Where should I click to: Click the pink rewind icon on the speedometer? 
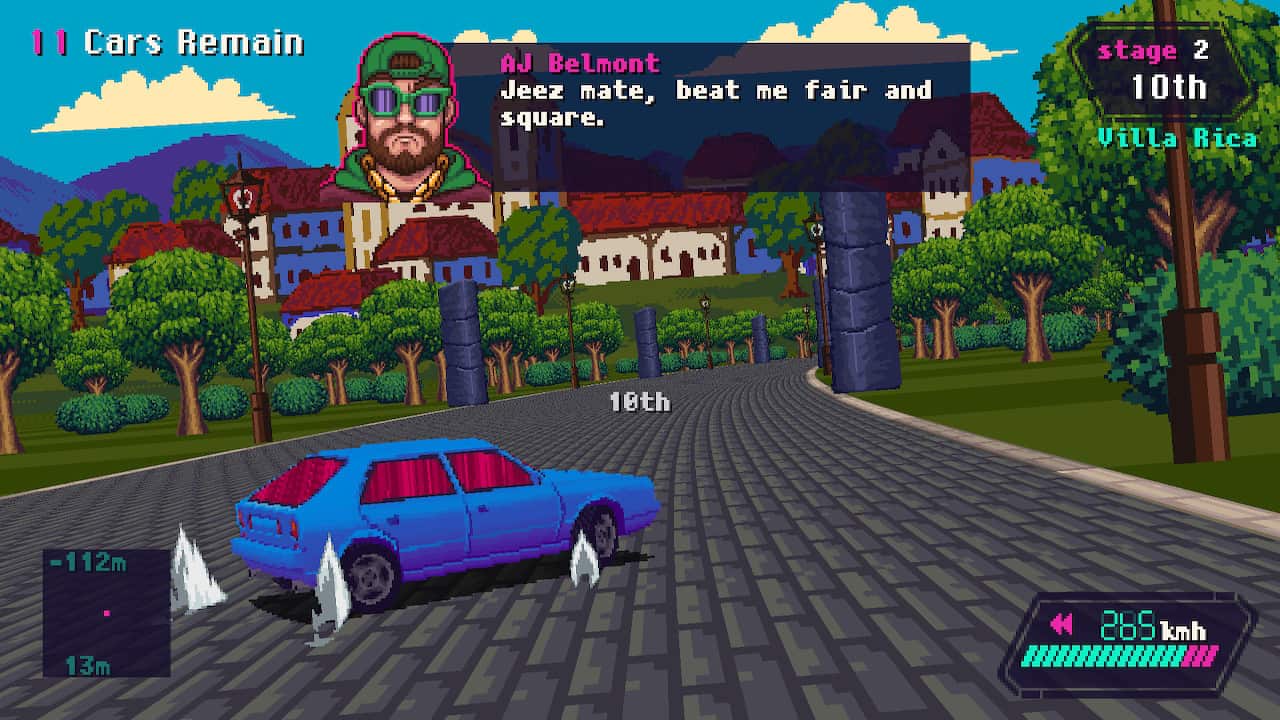1062,623
